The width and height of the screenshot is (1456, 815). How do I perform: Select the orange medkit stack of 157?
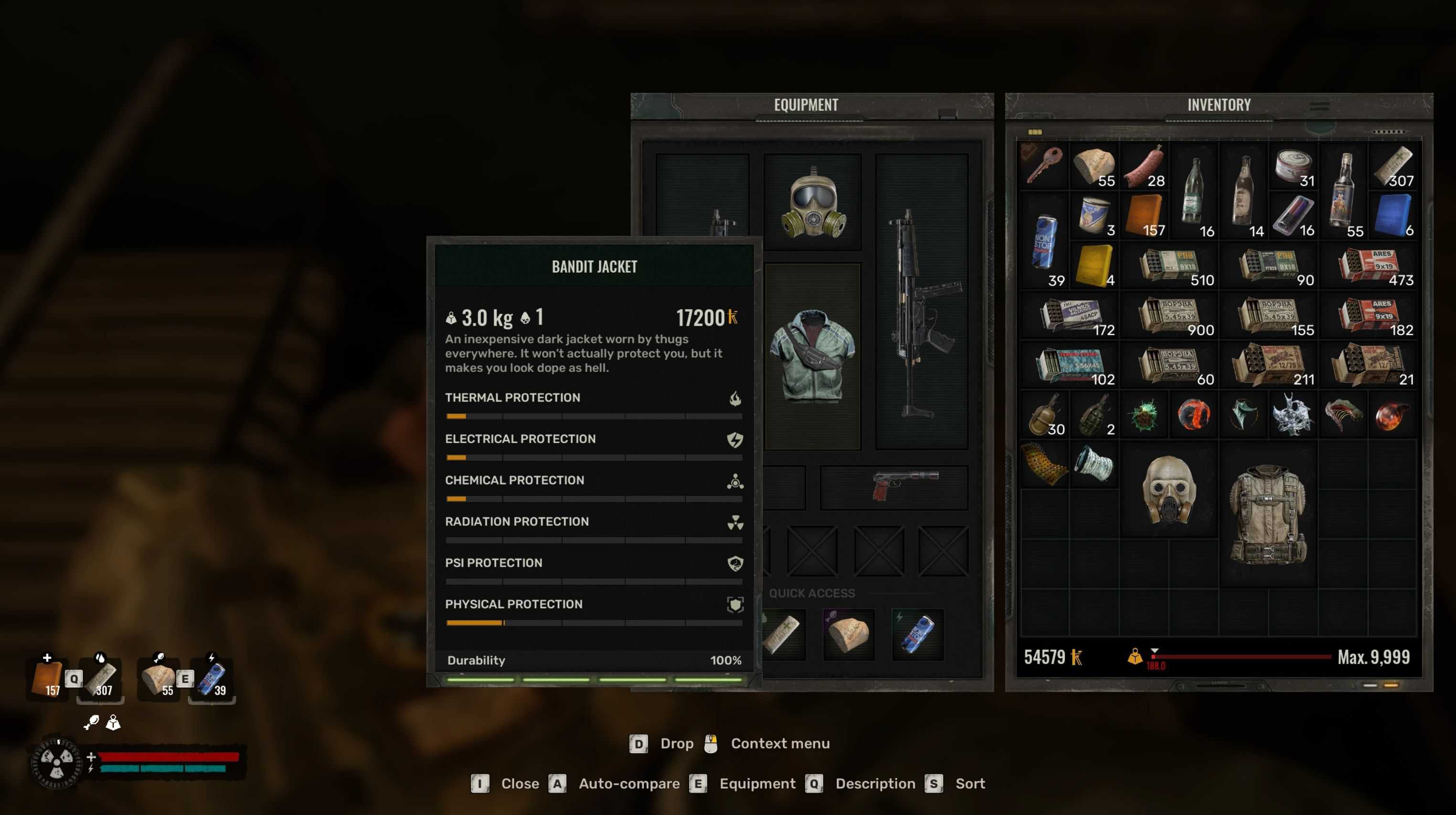pyautogui.click(x=1144, y=215)
